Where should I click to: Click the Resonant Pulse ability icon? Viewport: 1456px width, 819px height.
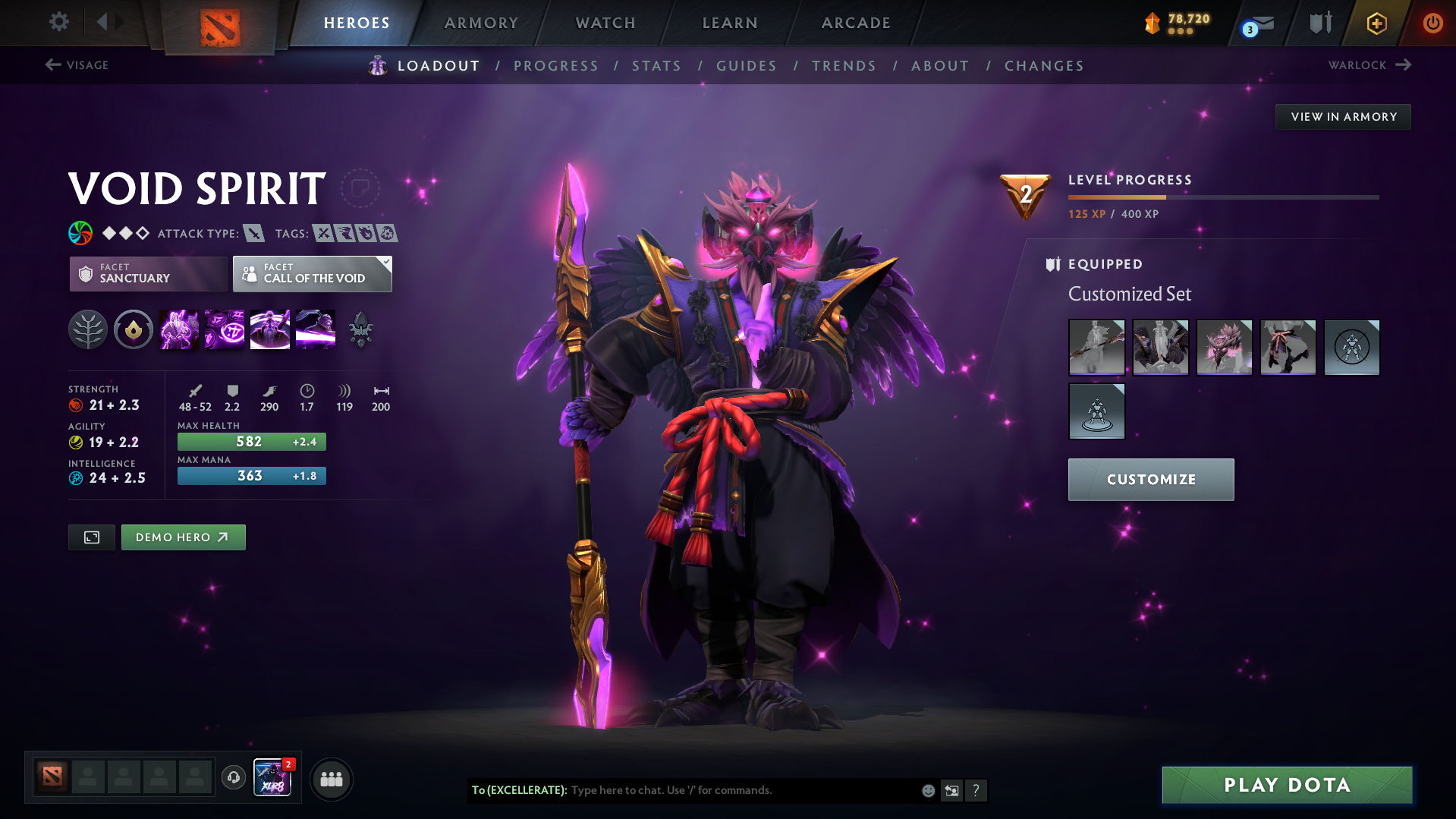pyautogui.click(x=224, y=329)
